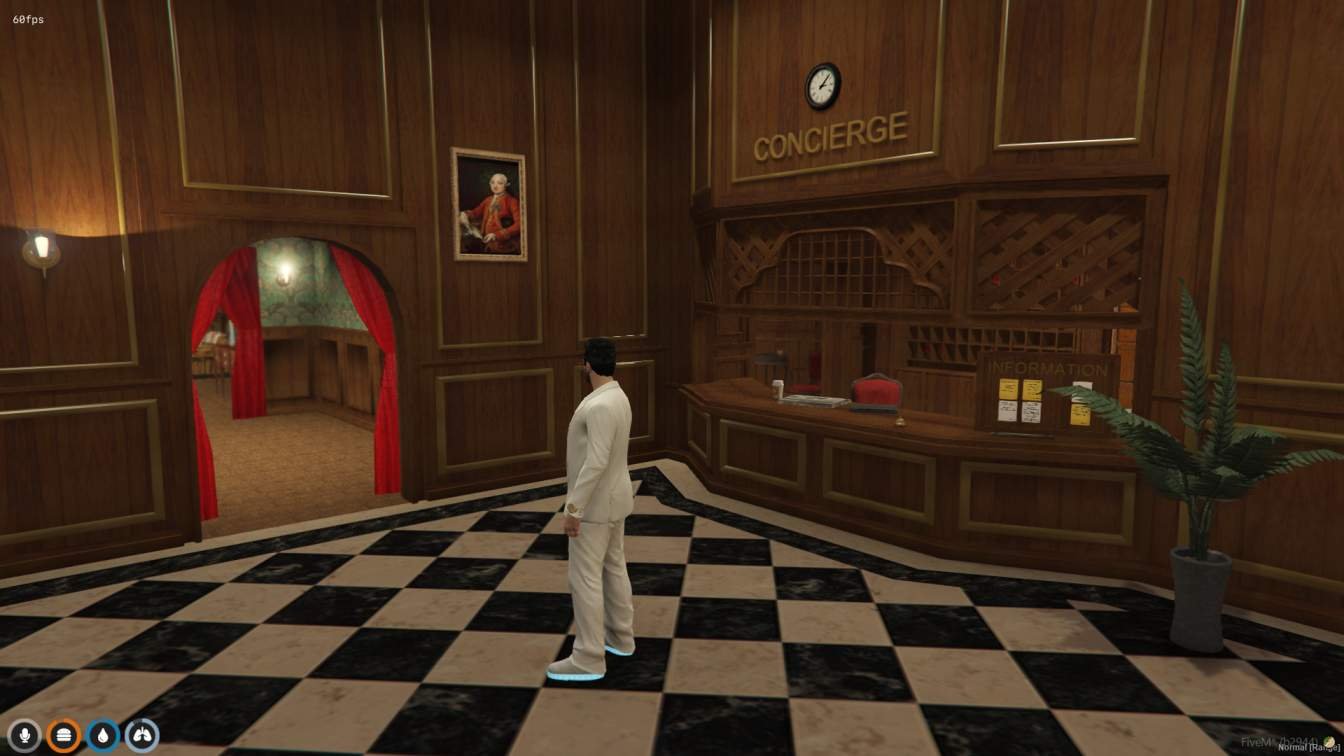This screenshot has width=1344, height=756.
Task: Click the framed portrait painting
Action: 488,203
